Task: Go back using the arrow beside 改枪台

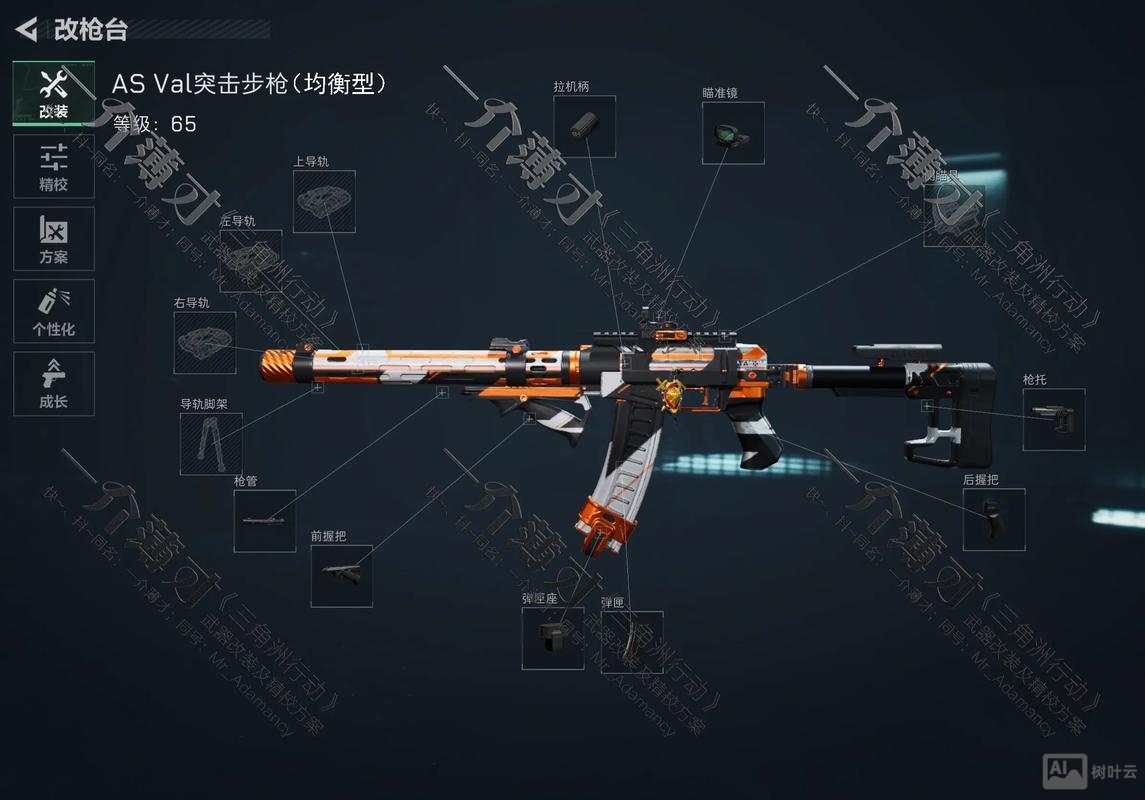Action: pyautogui.click(x=27, y=29)
